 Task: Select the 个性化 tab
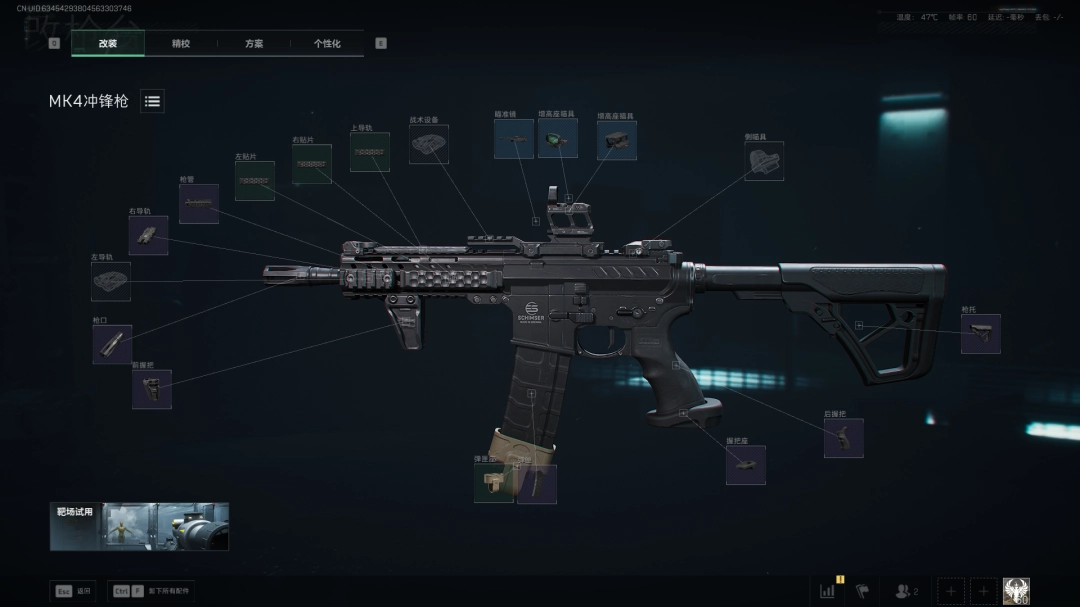tap(327, 44)
